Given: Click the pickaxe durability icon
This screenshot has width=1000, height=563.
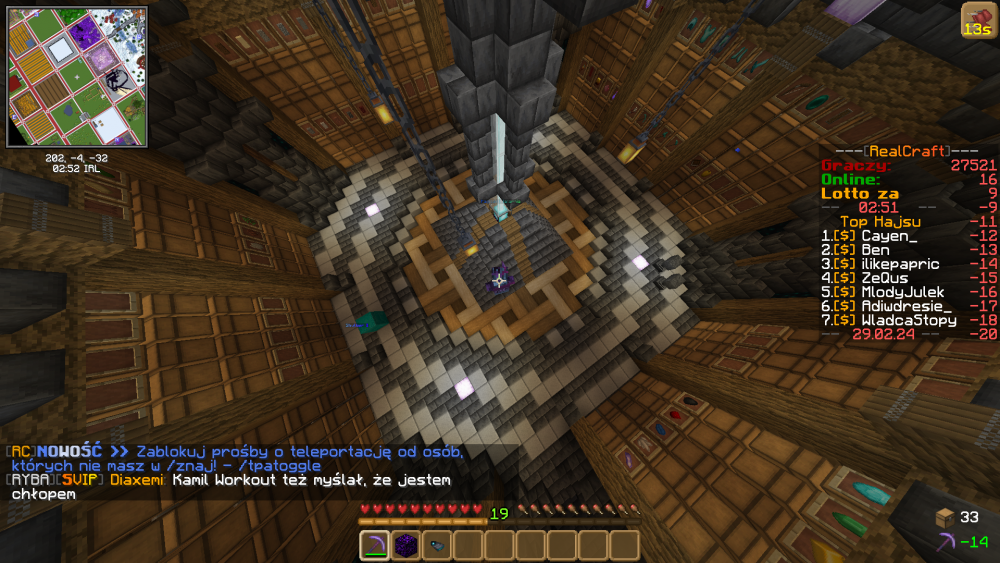Looking at the screenshot, I should click(x=945, y=541).
